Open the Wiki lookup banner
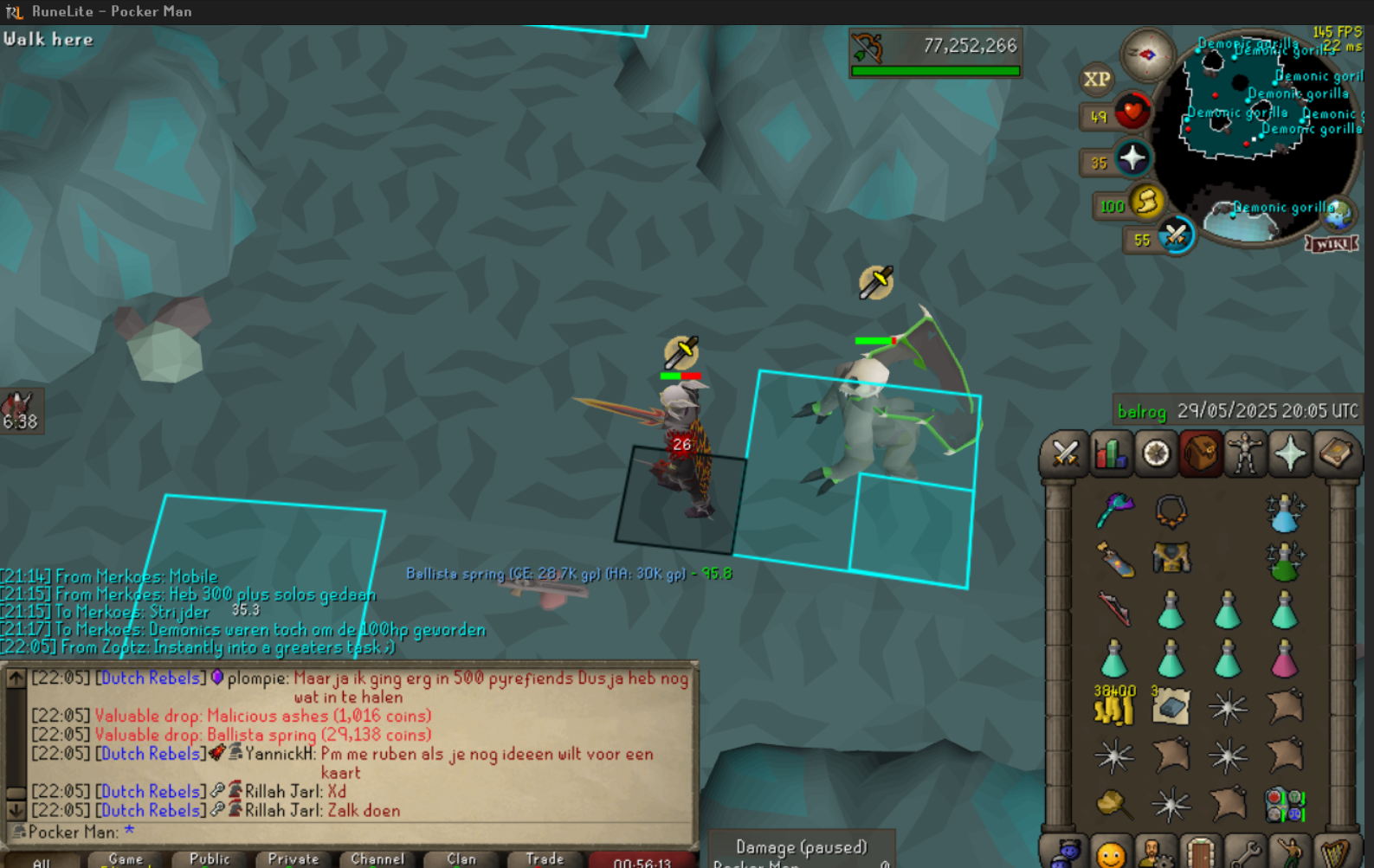 [x=1332, y=244]
